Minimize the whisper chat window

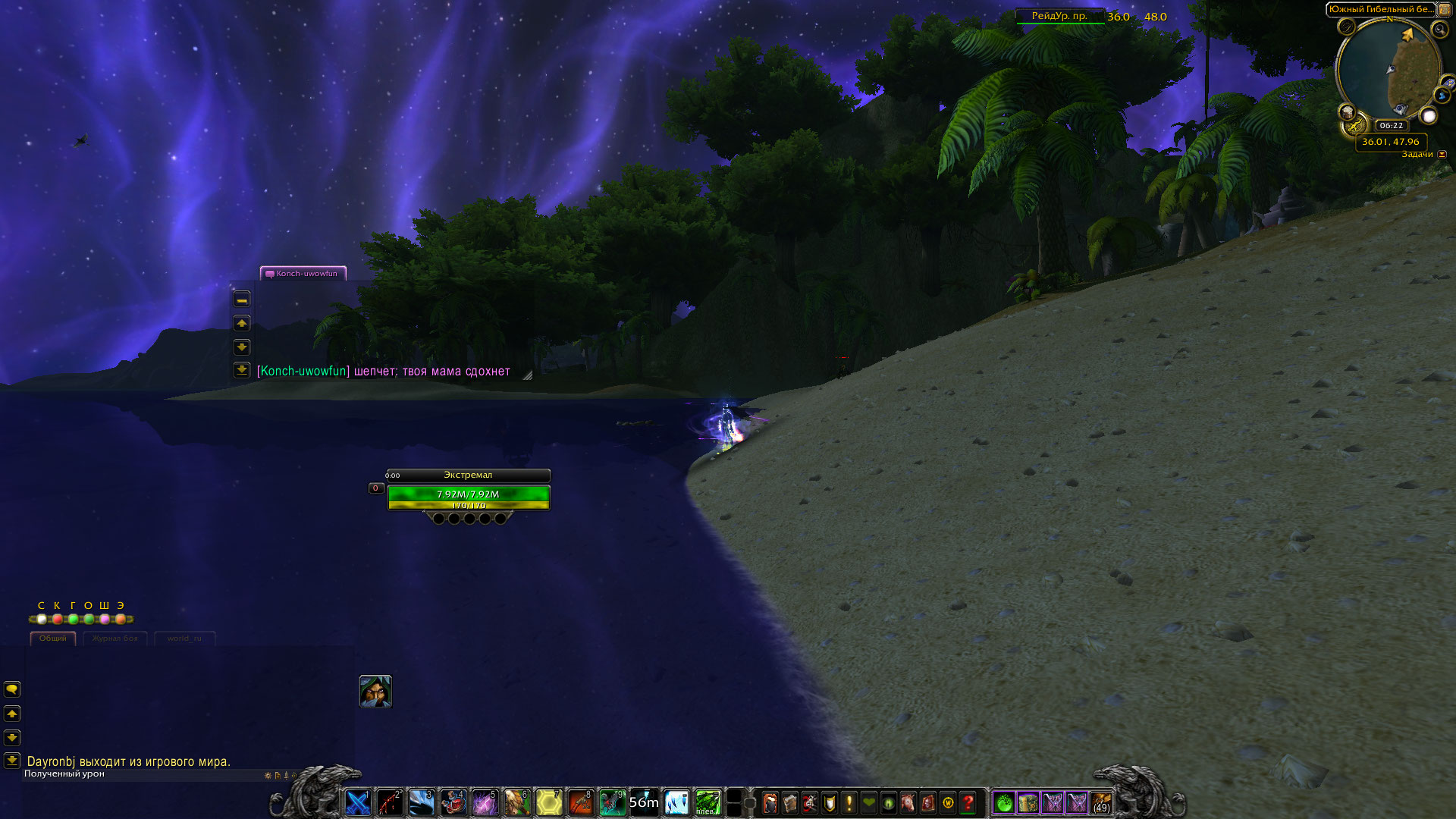pos(242,300)
